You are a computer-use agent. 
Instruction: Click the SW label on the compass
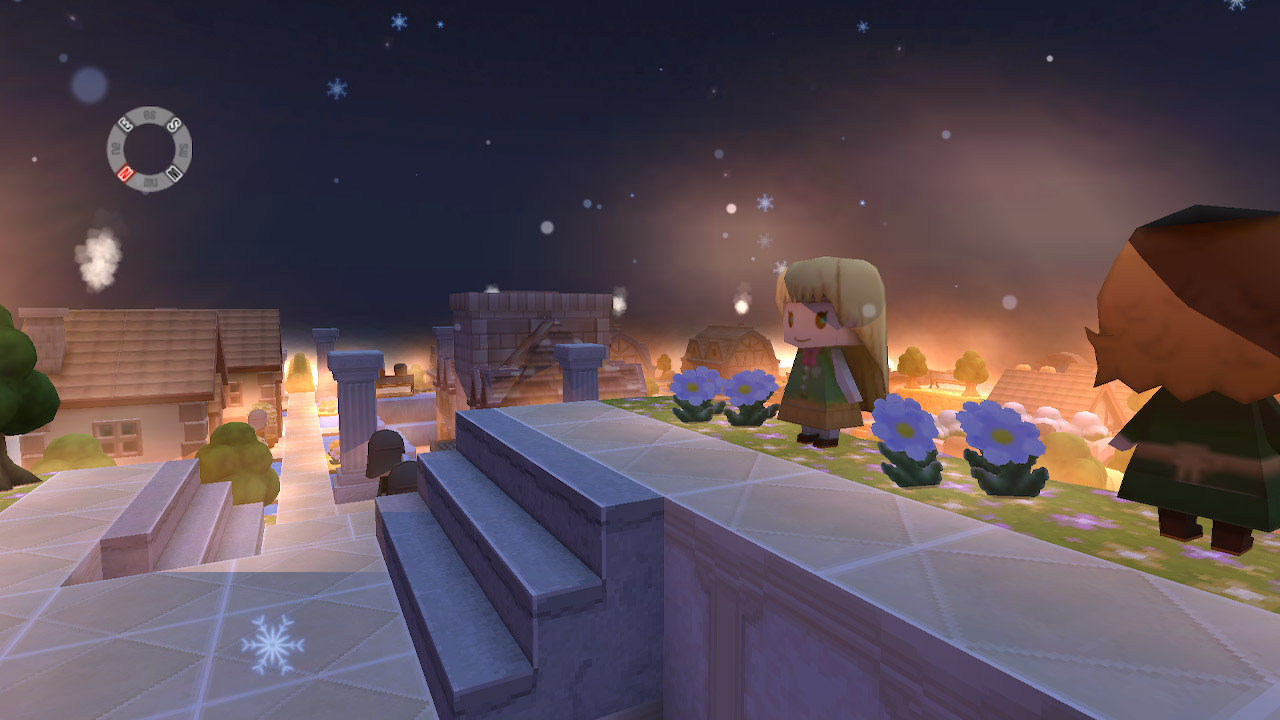[x=183, y=148]
